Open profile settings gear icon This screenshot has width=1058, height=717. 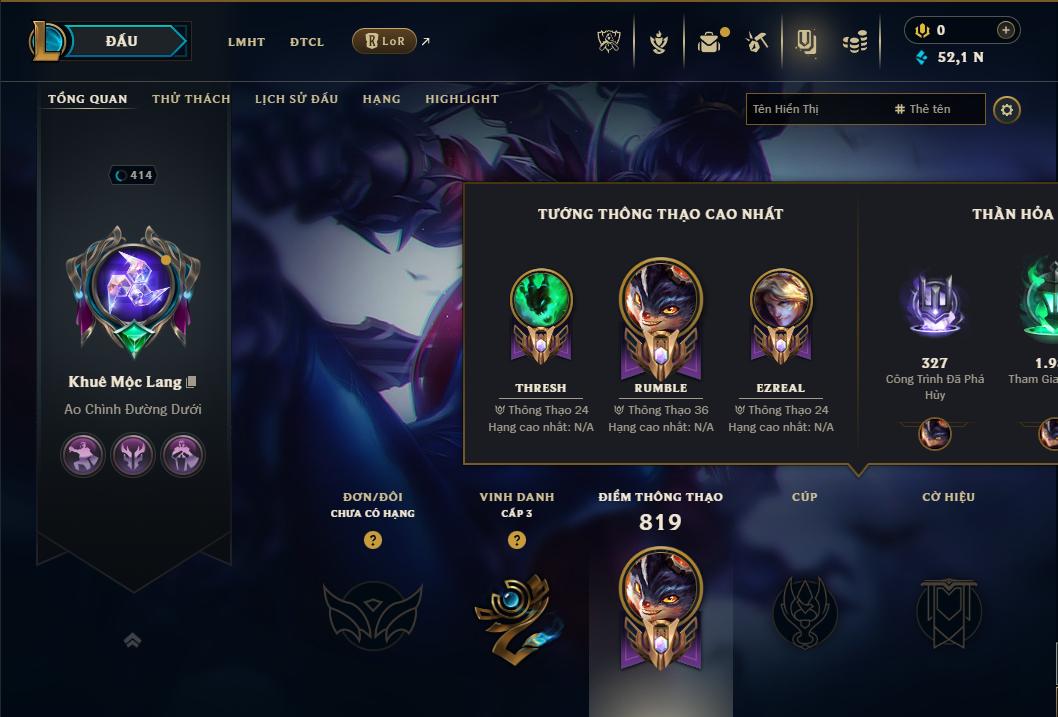click(x=1007, y=109)
